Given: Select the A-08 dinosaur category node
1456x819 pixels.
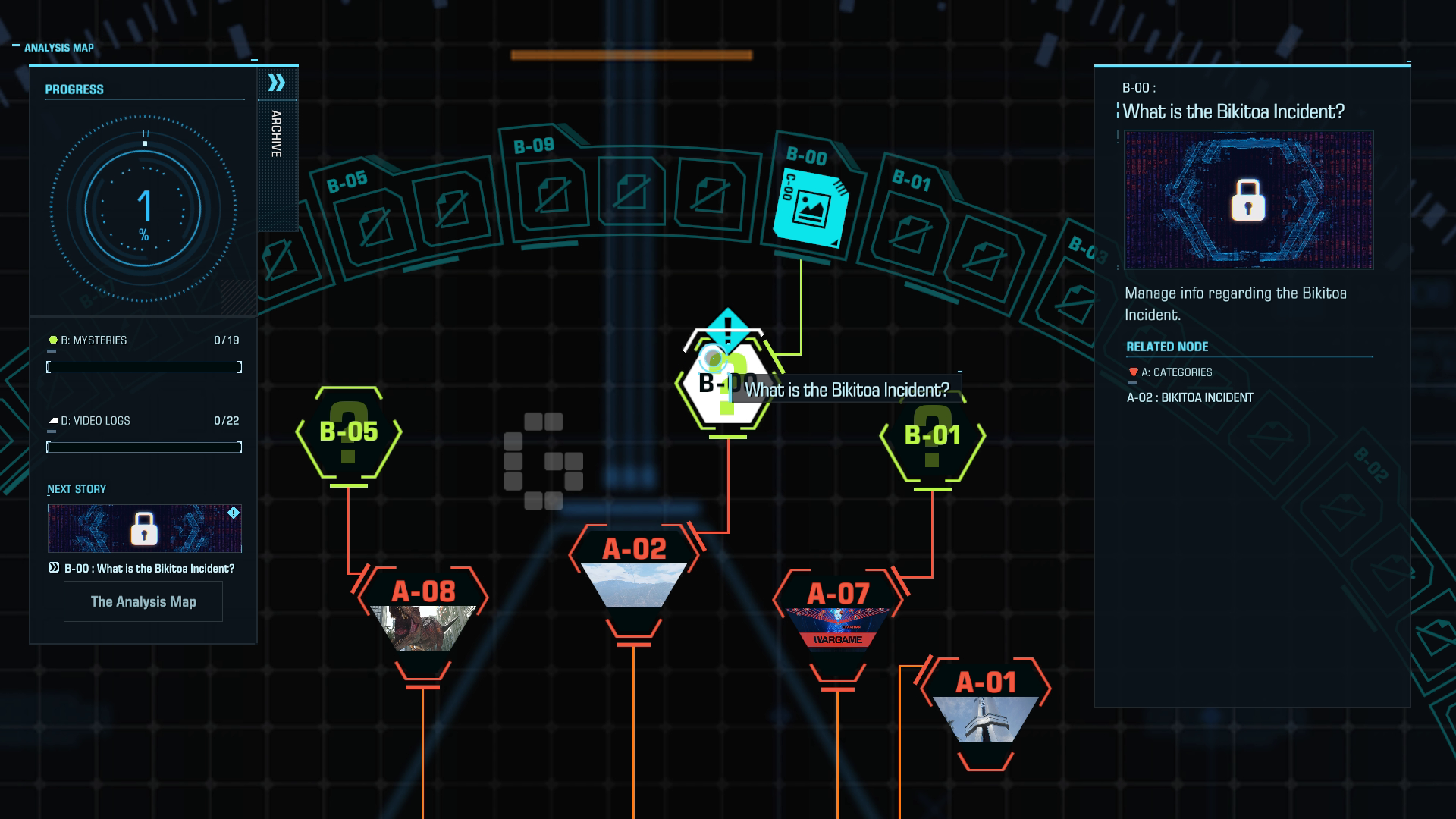Looking at the screenshot, I should pos(423,614).
